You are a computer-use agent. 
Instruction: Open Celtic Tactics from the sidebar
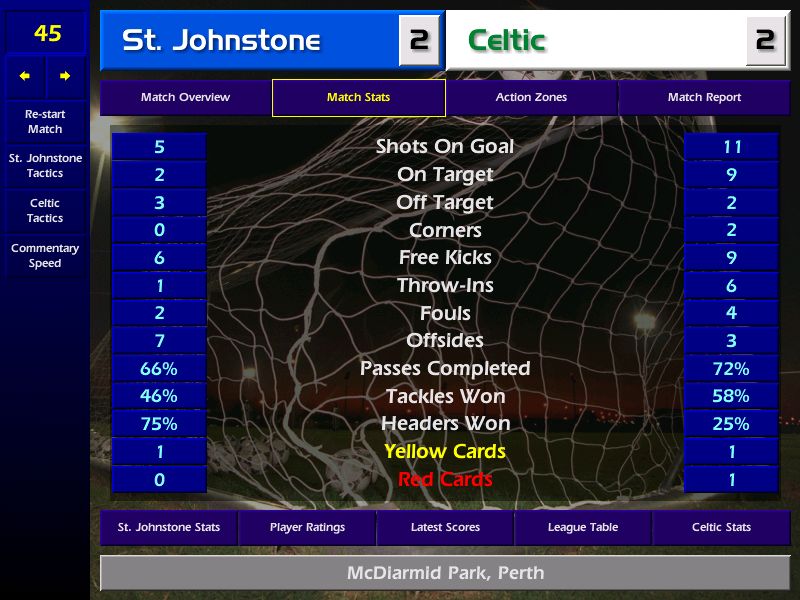[45, 211]
